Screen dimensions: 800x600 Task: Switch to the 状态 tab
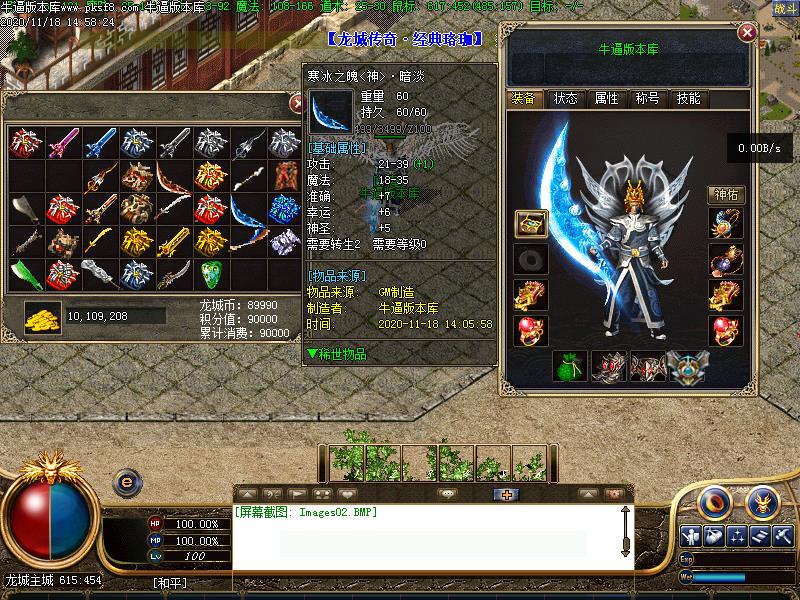(x=565, y=98)
